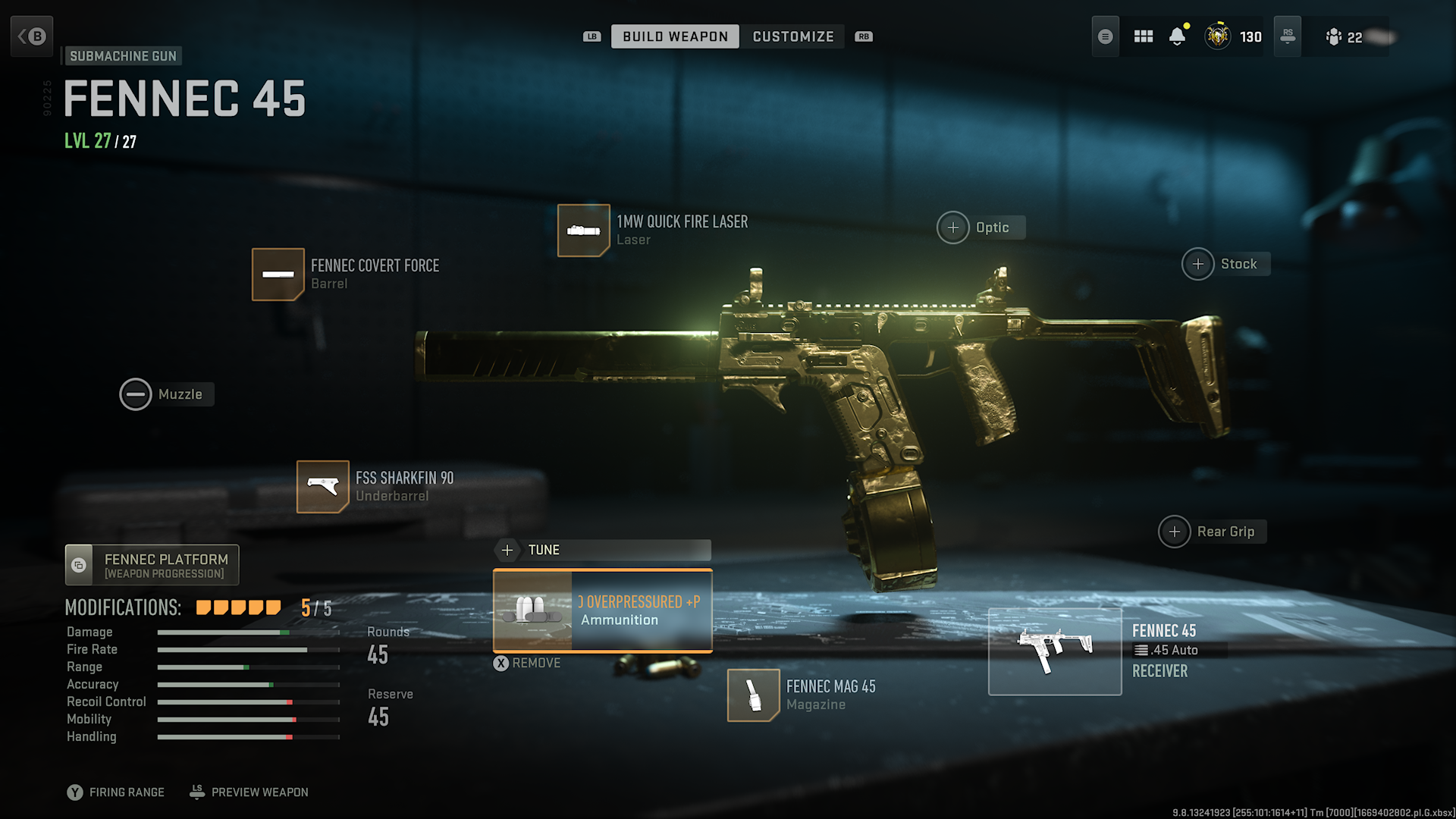Open the notifications bell

[x=1178, y=36]
